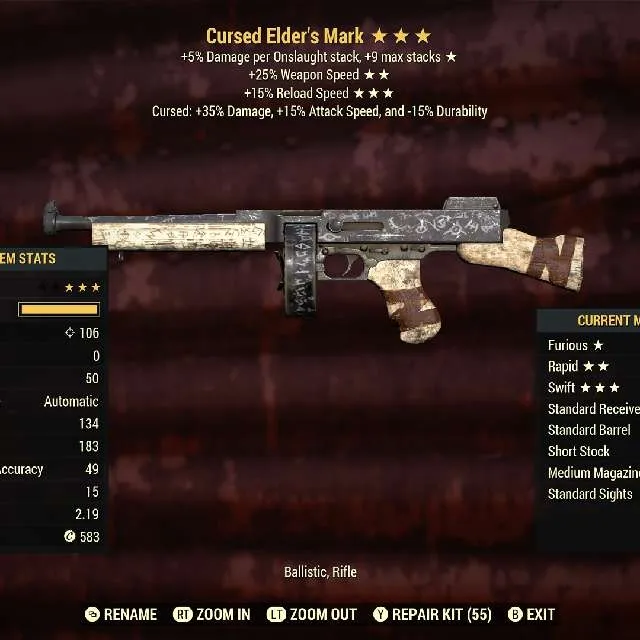640x640 pixels.
Task: Choose the Swift mod entry
Action: pyautogui.click(x=583, y=387)
